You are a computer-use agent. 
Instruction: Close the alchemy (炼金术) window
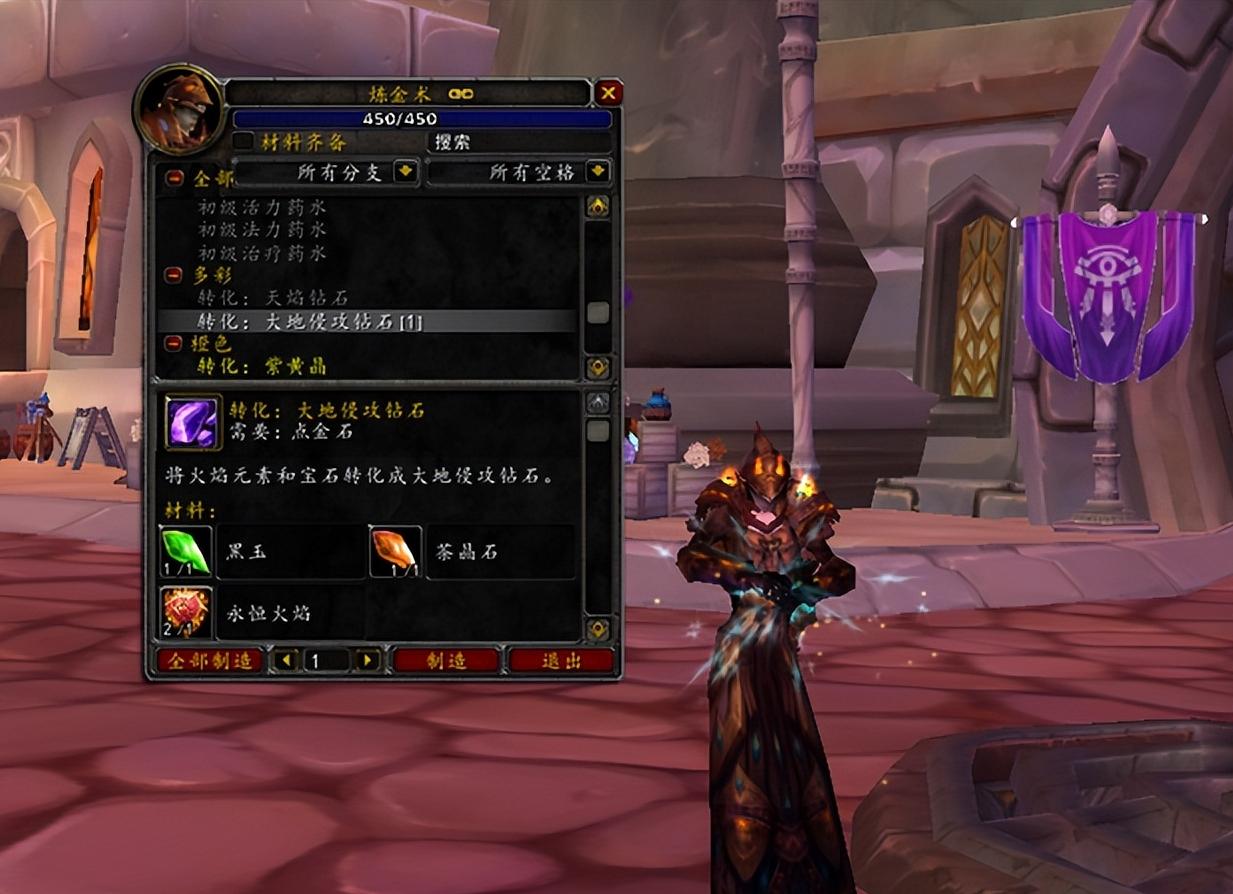tap(608, 94)
